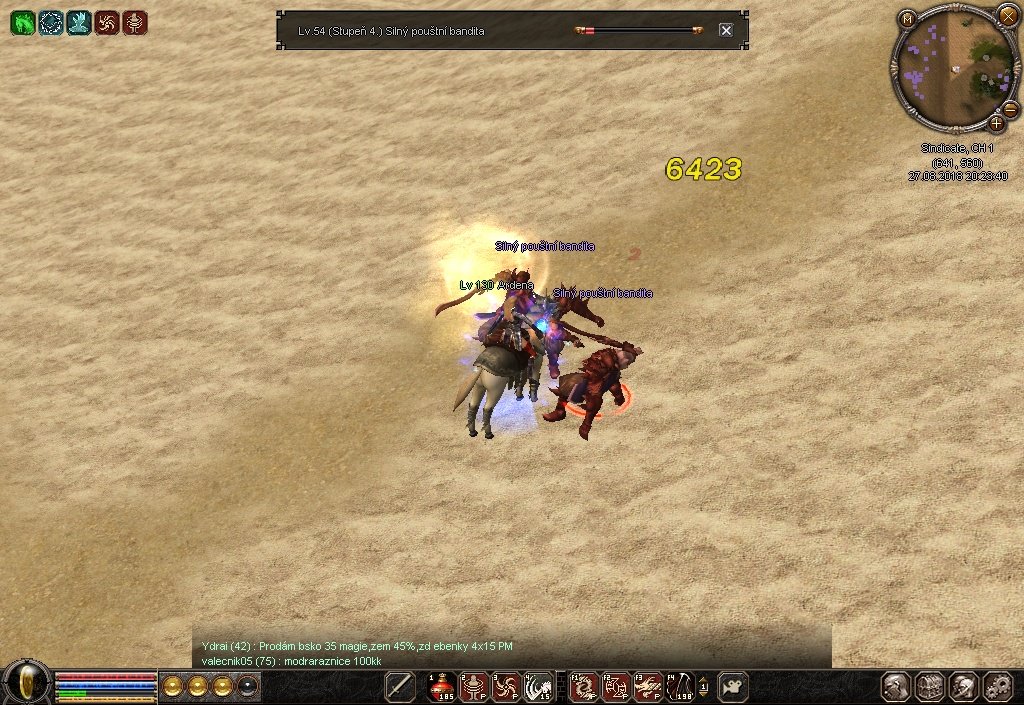Viewport: 1024px width, 705px height.
Task: Use the sword attack quickslot
Action: coord(400,687)
